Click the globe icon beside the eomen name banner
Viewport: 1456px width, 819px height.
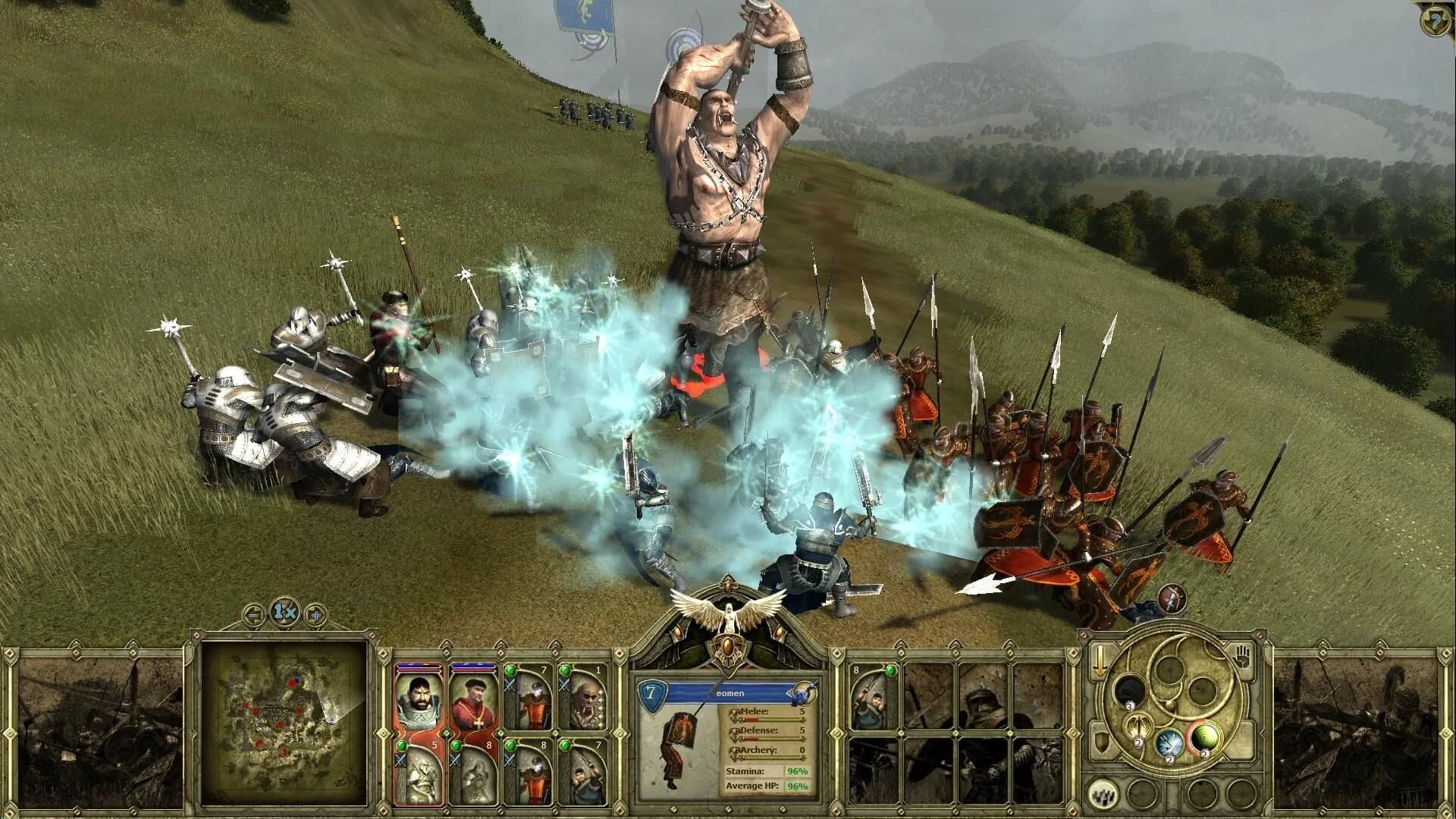click(x=804, y=694)
